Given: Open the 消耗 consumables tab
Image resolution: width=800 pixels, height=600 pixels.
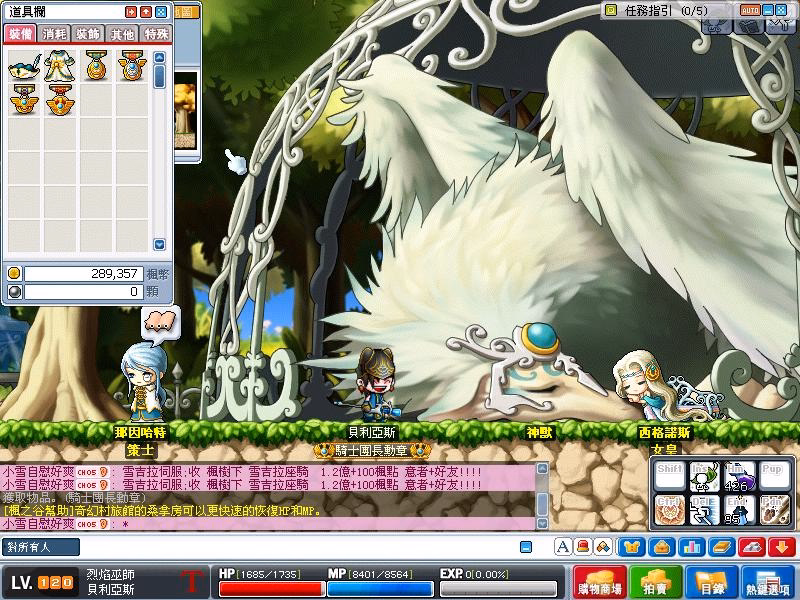Looking at the screenshot, I should click(x=55, y=34).
